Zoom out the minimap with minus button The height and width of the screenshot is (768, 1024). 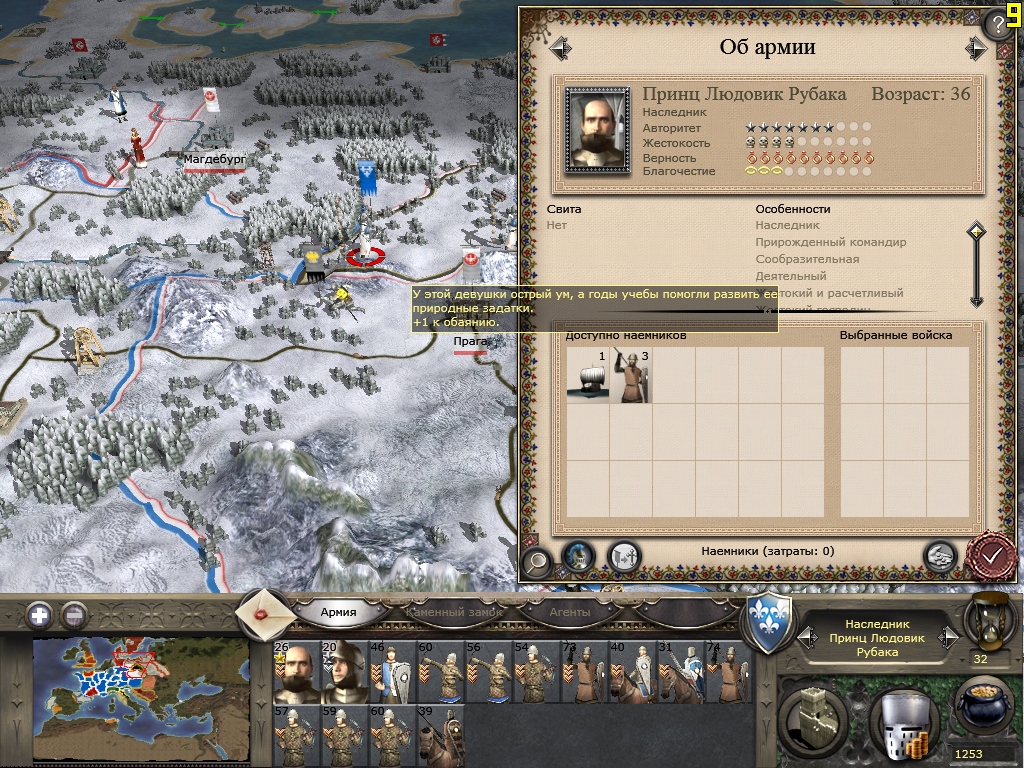pos(74,615)
